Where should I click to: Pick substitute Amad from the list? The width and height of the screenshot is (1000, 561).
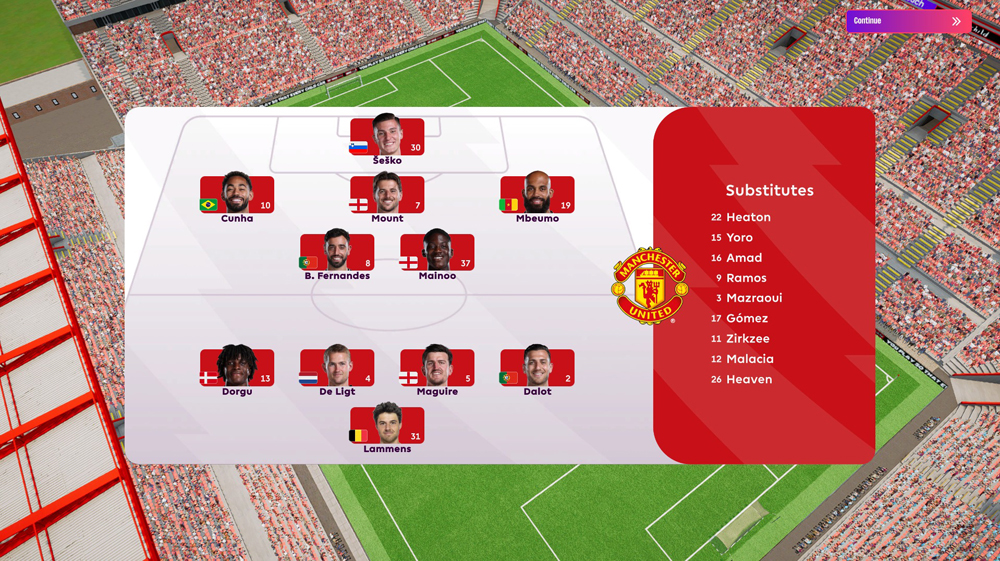coord(744,258)
